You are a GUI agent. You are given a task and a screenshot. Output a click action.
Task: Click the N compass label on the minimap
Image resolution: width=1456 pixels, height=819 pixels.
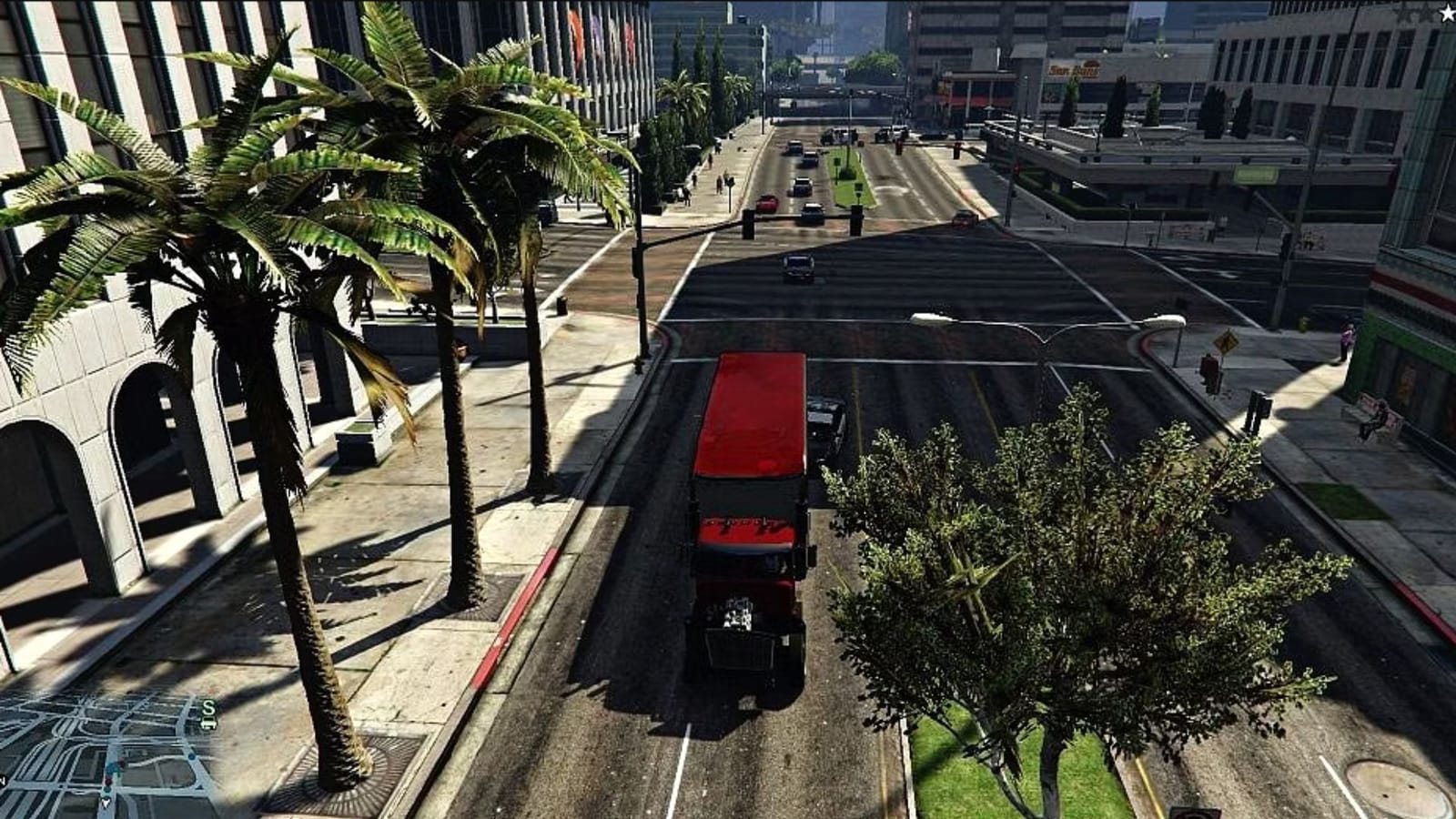point(4,779)
